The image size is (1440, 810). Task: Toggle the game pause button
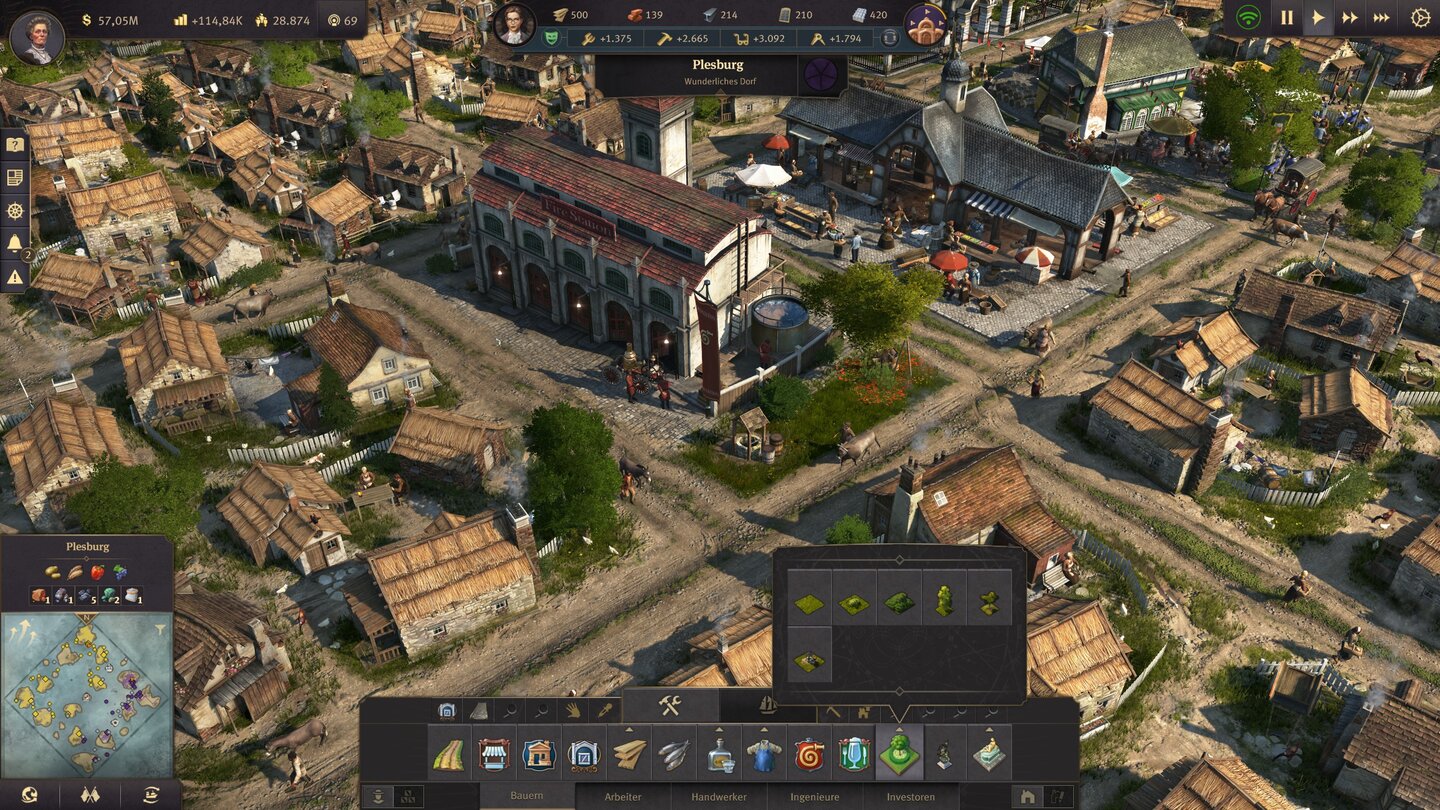[x=1287, y=17]
